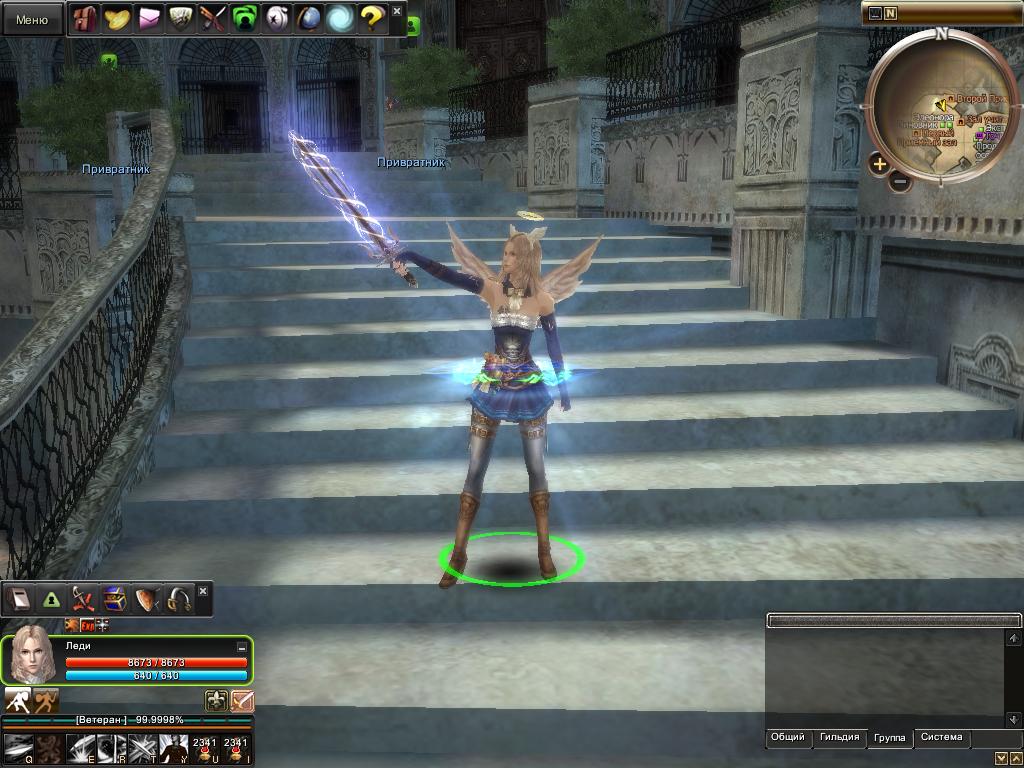Open the pink envelope mail icon

(150, 18)
